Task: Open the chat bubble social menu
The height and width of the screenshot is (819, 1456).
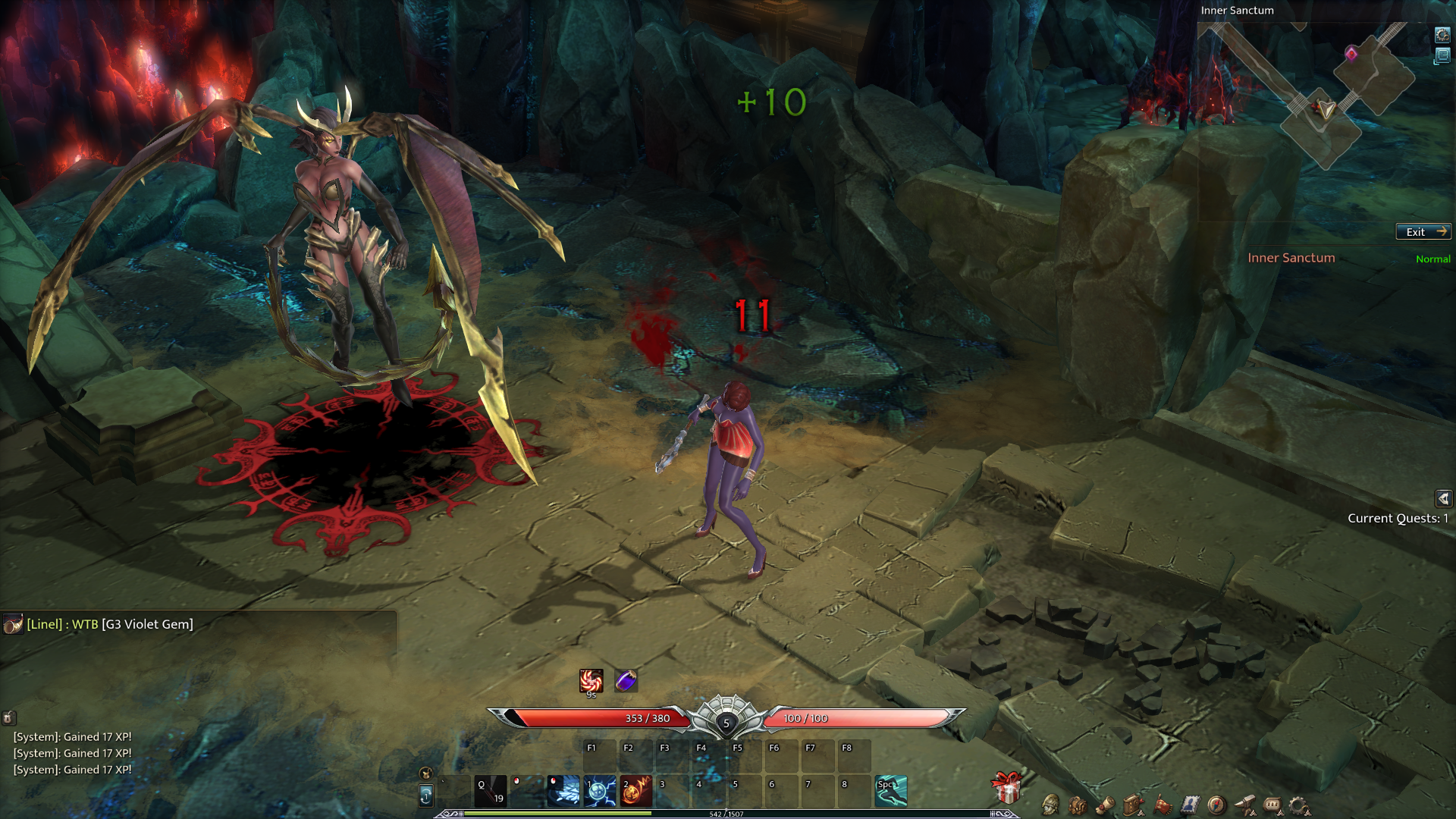Action: pos(1272,805)
